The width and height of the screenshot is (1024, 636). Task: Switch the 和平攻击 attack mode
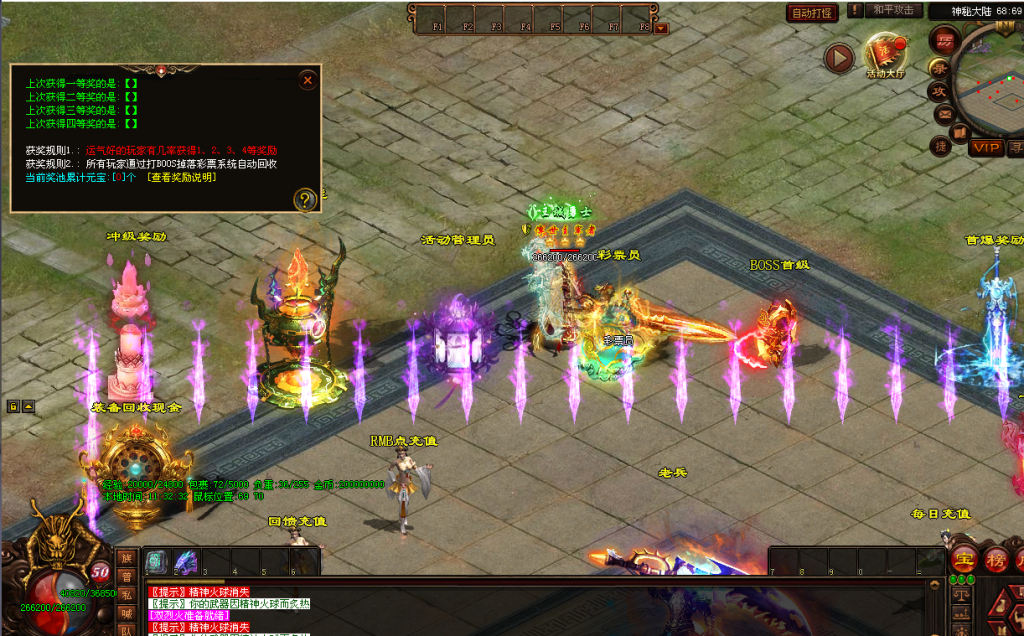[892, 10]
